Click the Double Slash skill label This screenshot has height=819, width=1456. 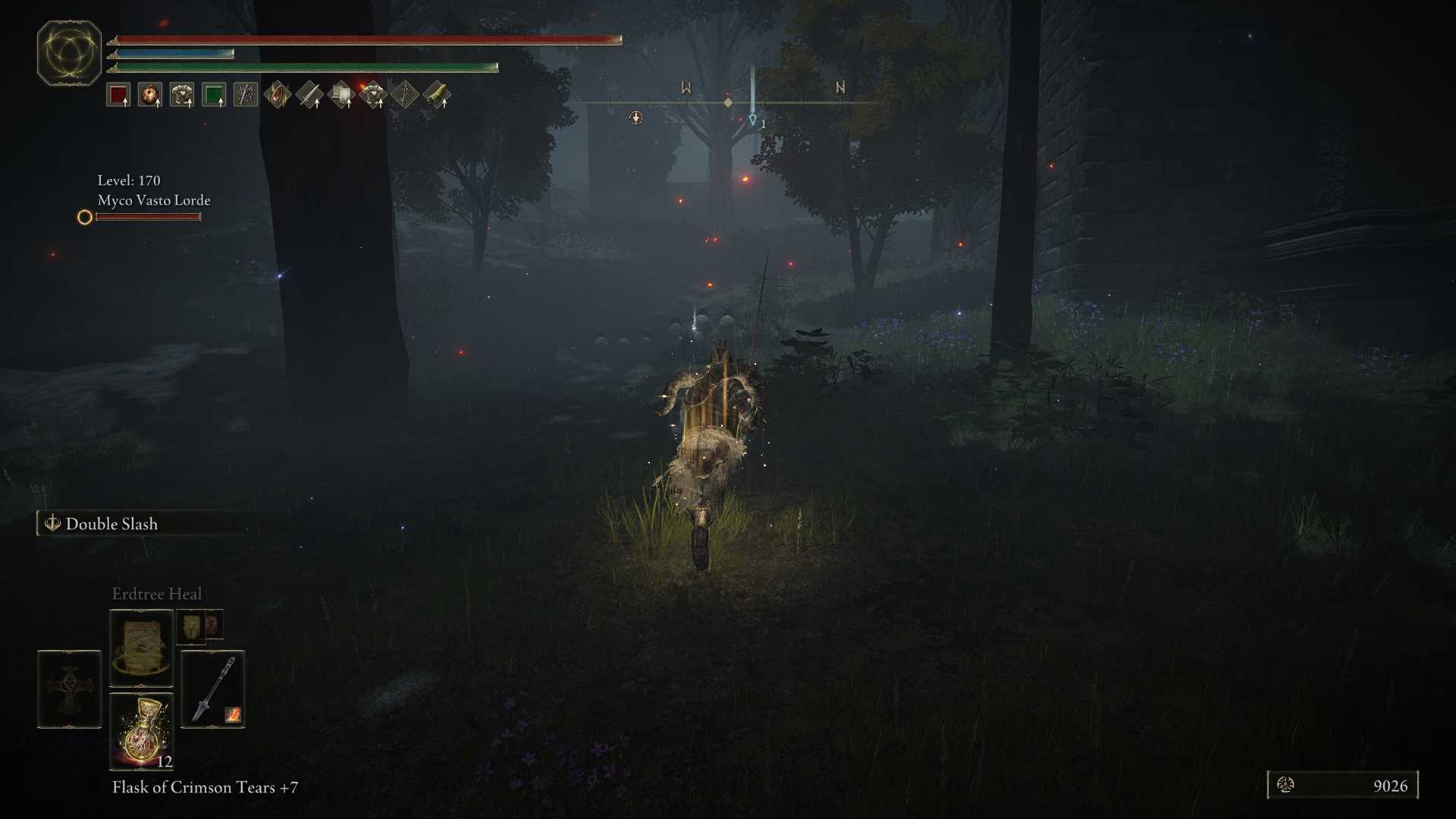click(x=111, y=524)
